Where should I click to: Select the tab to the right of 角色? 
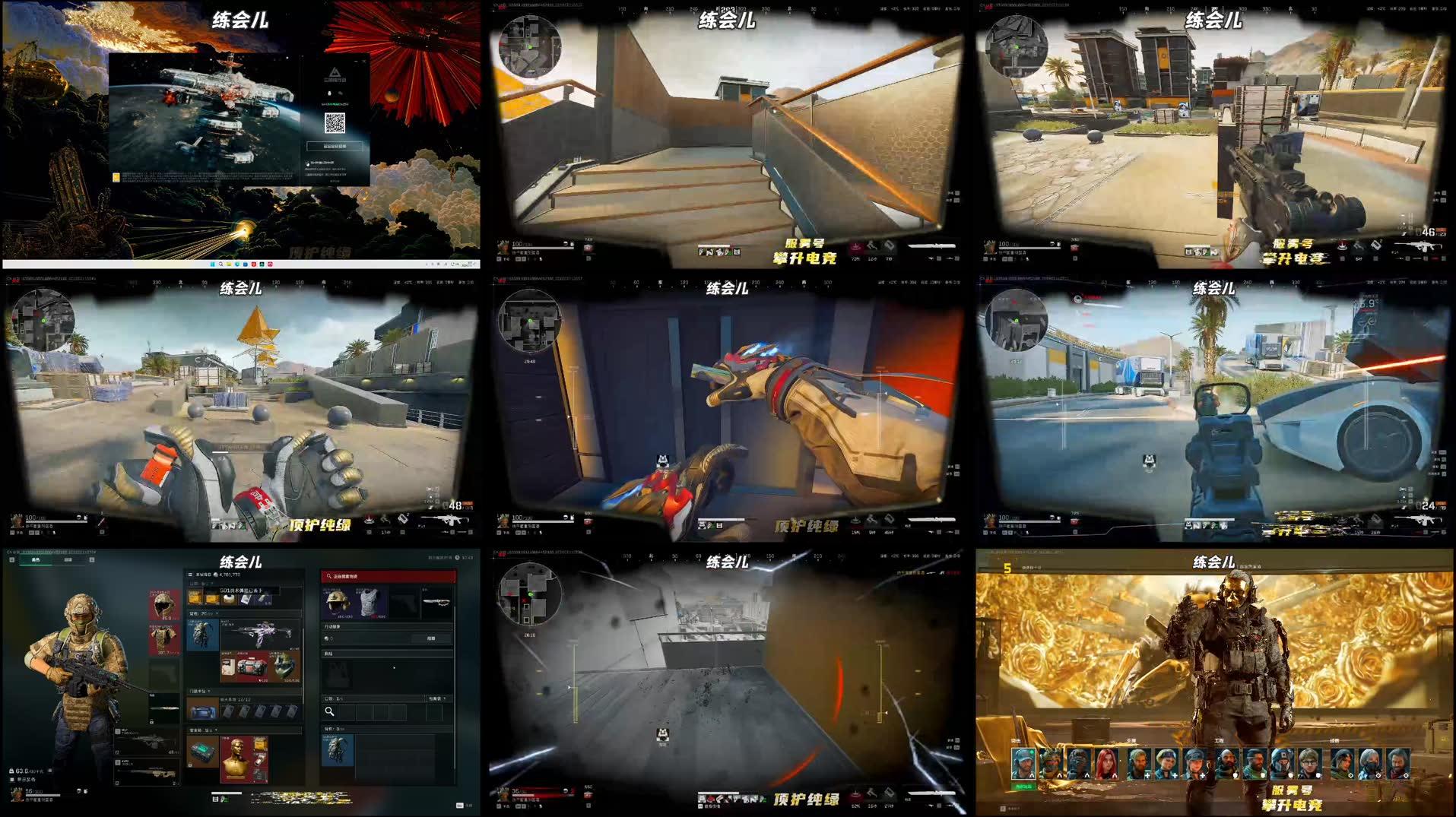[68, 560]
